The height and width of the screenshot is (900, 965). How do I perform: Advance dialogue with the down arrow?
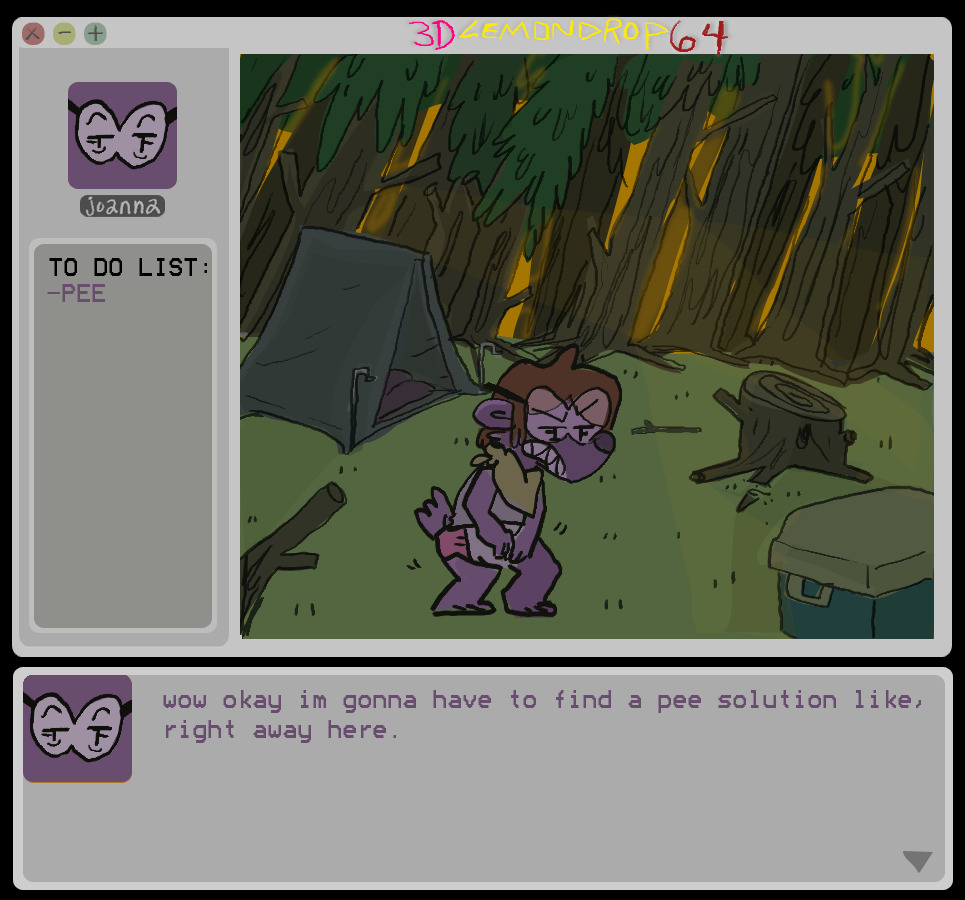click(917, 861)
